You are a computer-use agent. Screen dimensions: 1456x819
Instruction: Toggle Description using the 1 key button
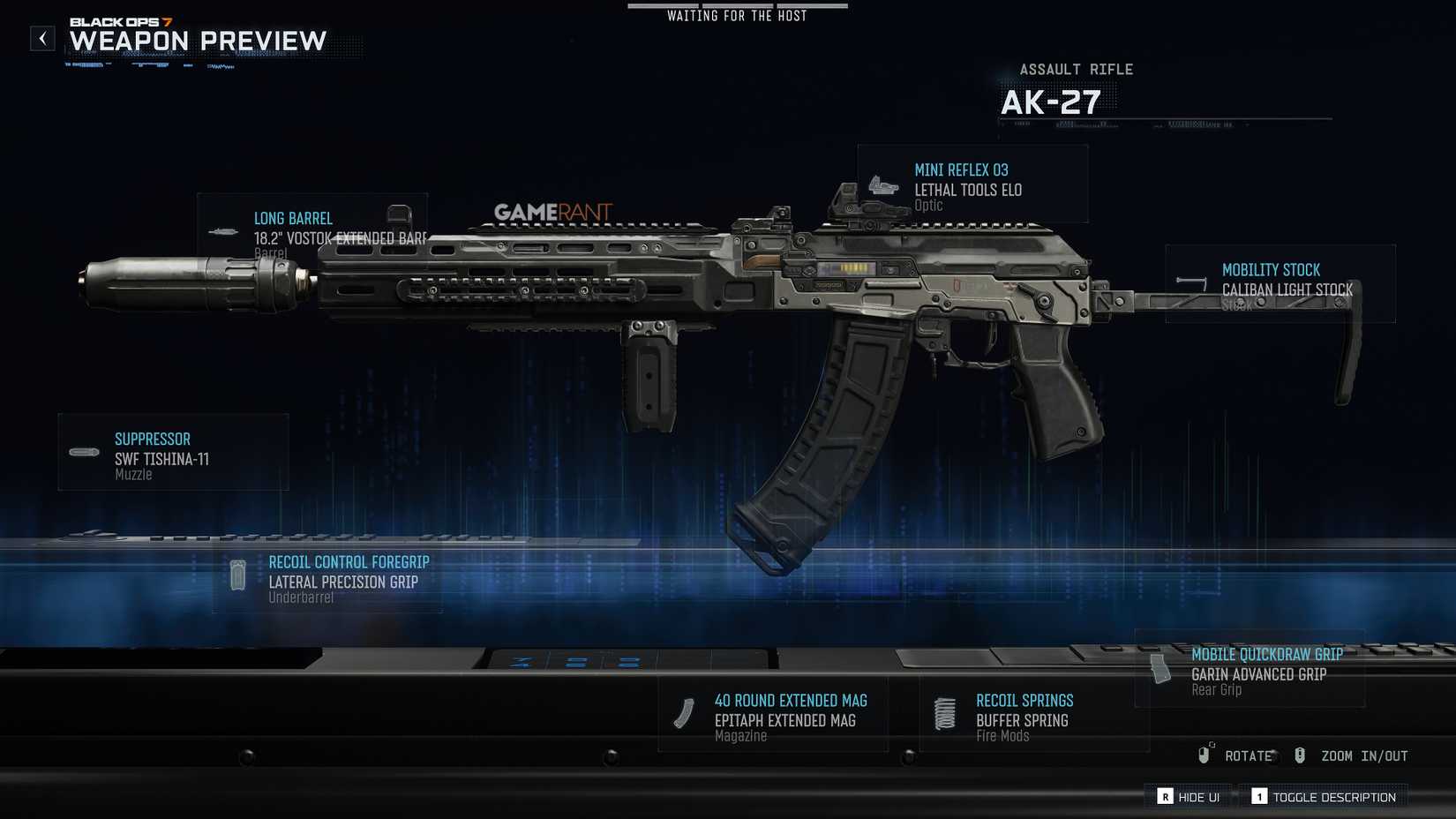tap(1260, 796)
